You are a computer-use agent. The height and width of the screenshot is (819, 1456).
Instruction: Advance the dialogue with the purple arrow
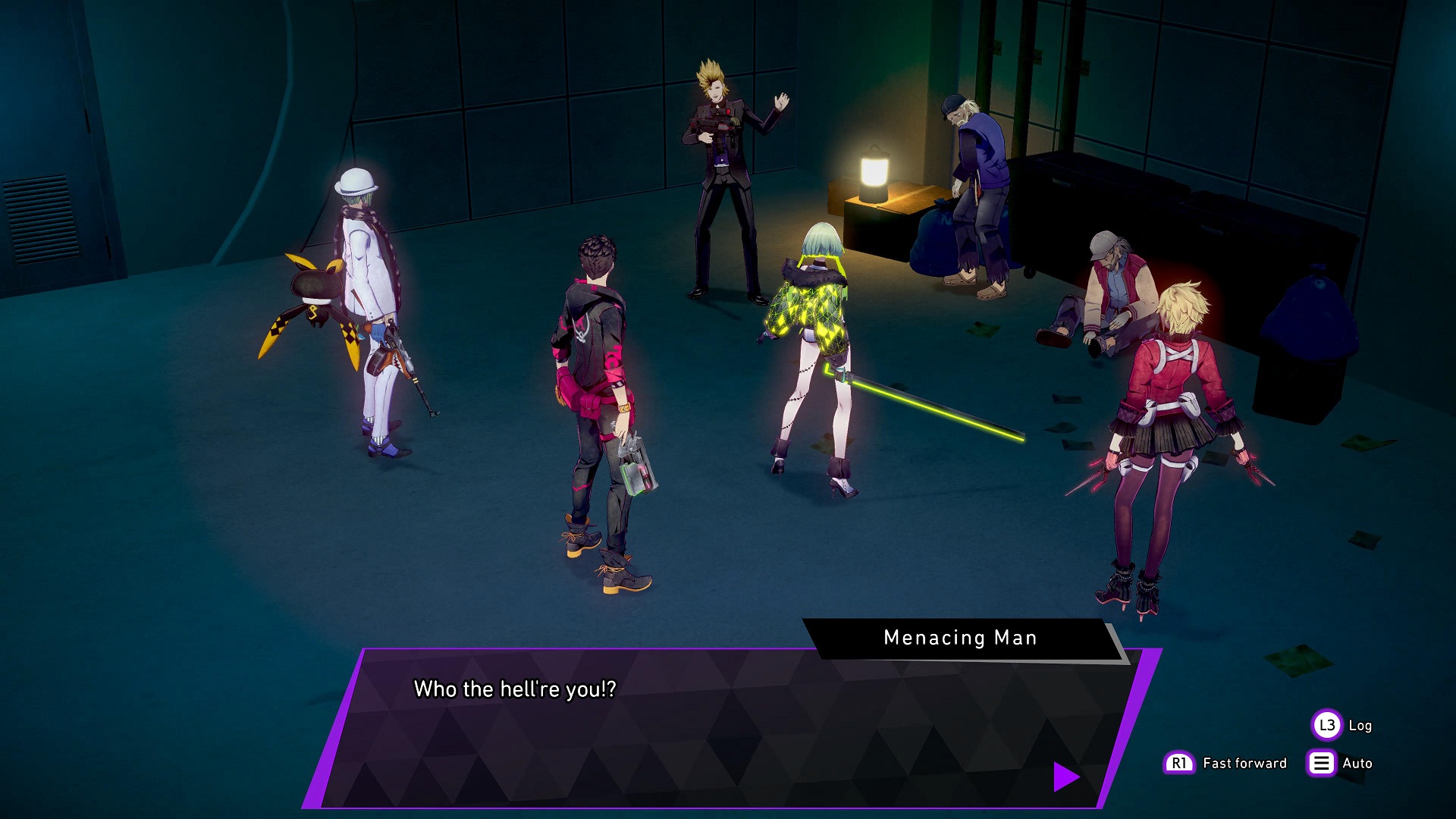coord(1065,777)
